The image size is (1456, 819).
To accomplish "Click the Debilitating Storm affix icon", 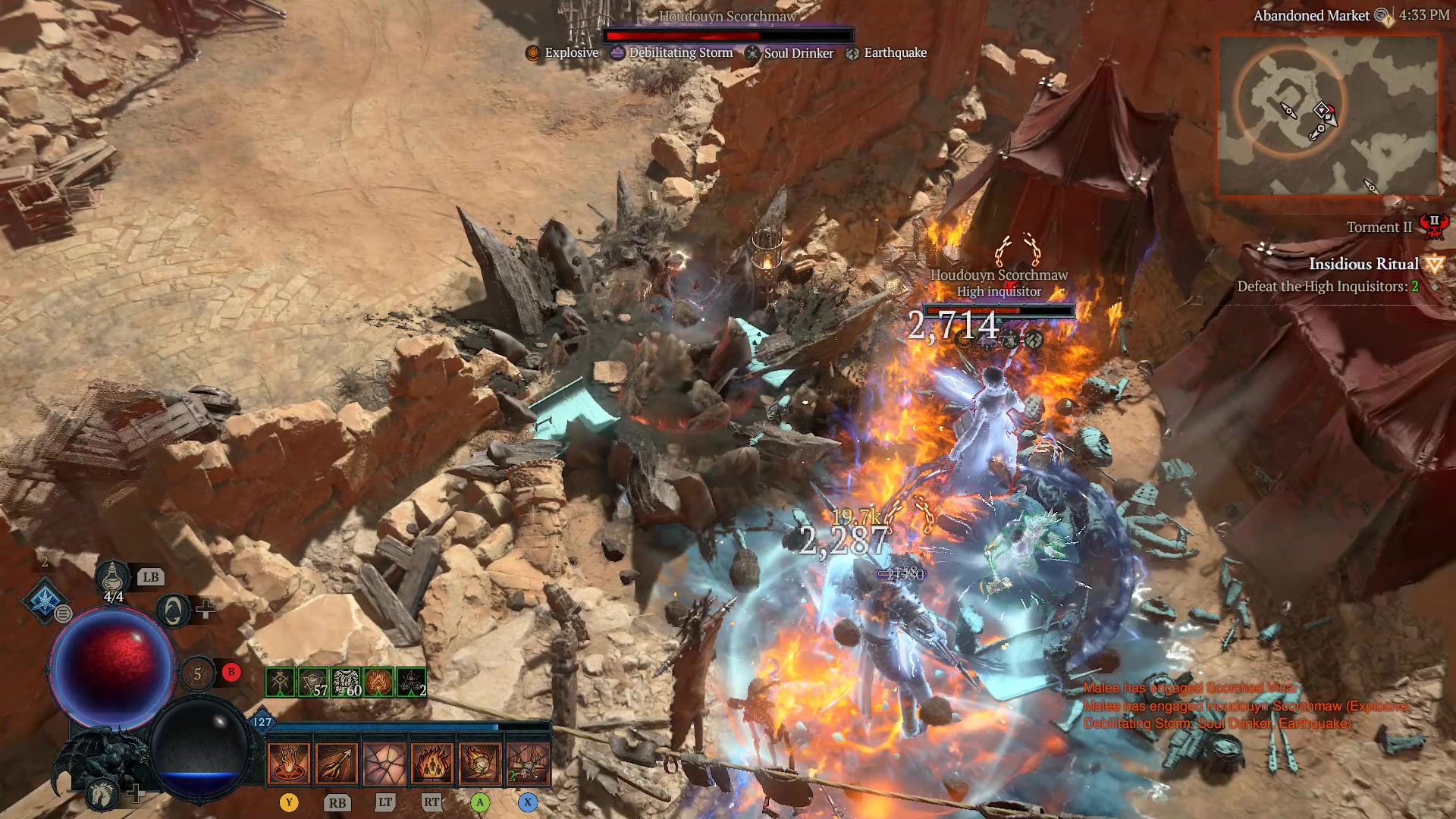I will pos(617,52).
